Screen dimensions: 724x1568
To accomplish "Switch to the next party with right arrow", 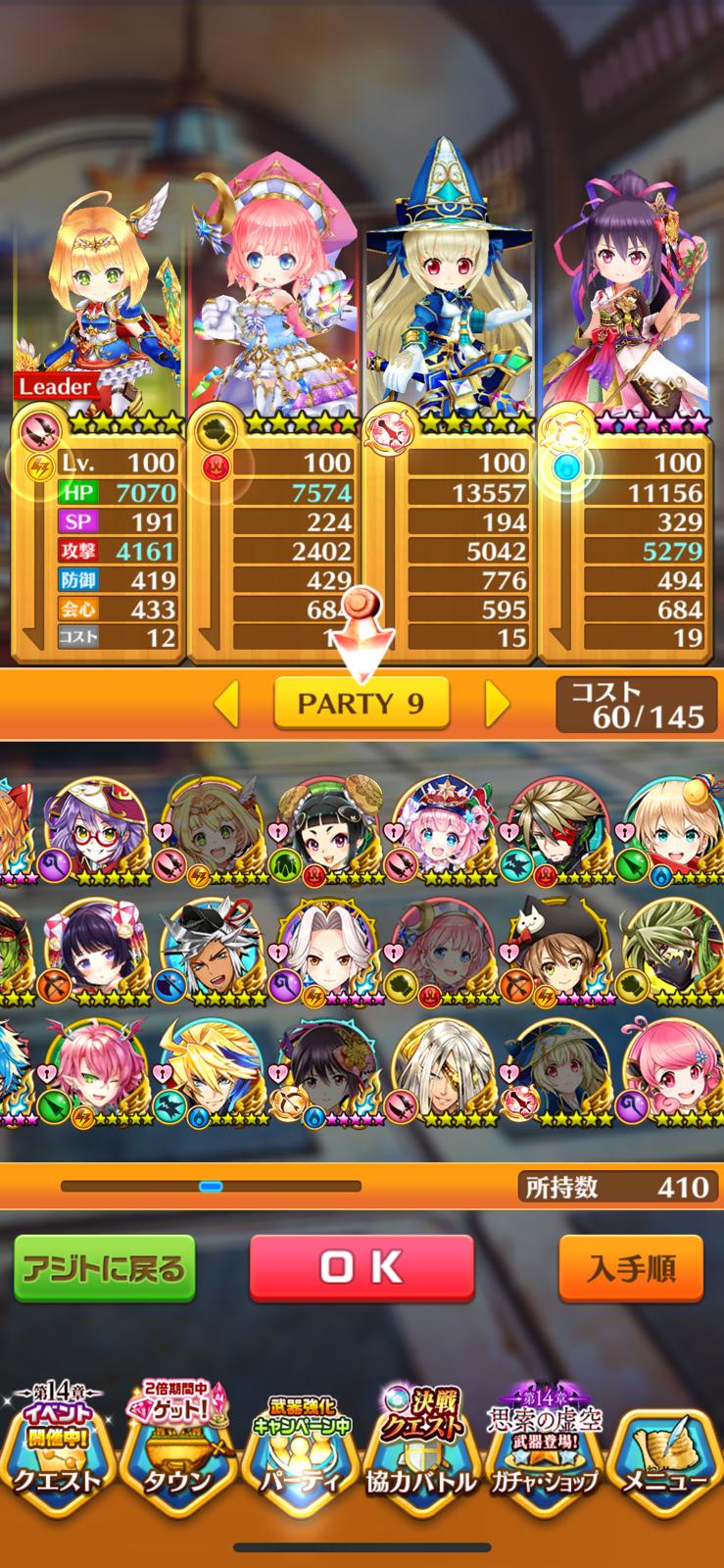I will 497,703.
